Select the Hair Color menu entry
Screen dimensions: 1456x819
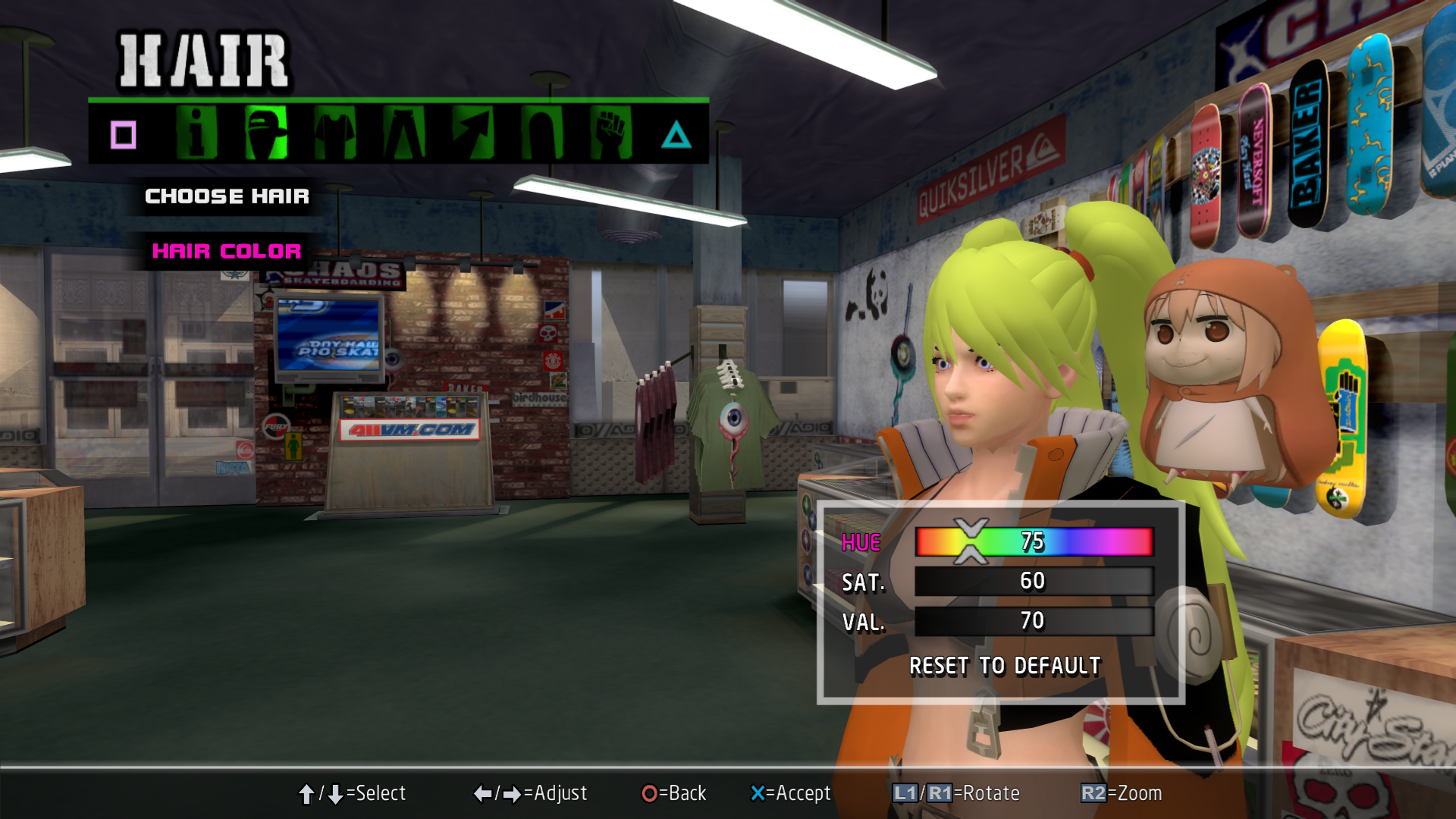[x=227, y=251]
